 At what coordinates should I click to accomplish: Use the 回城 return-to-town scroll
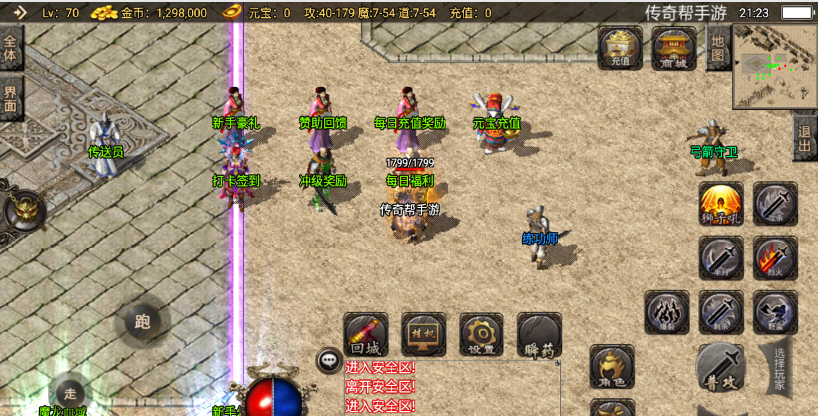[365, 334]
